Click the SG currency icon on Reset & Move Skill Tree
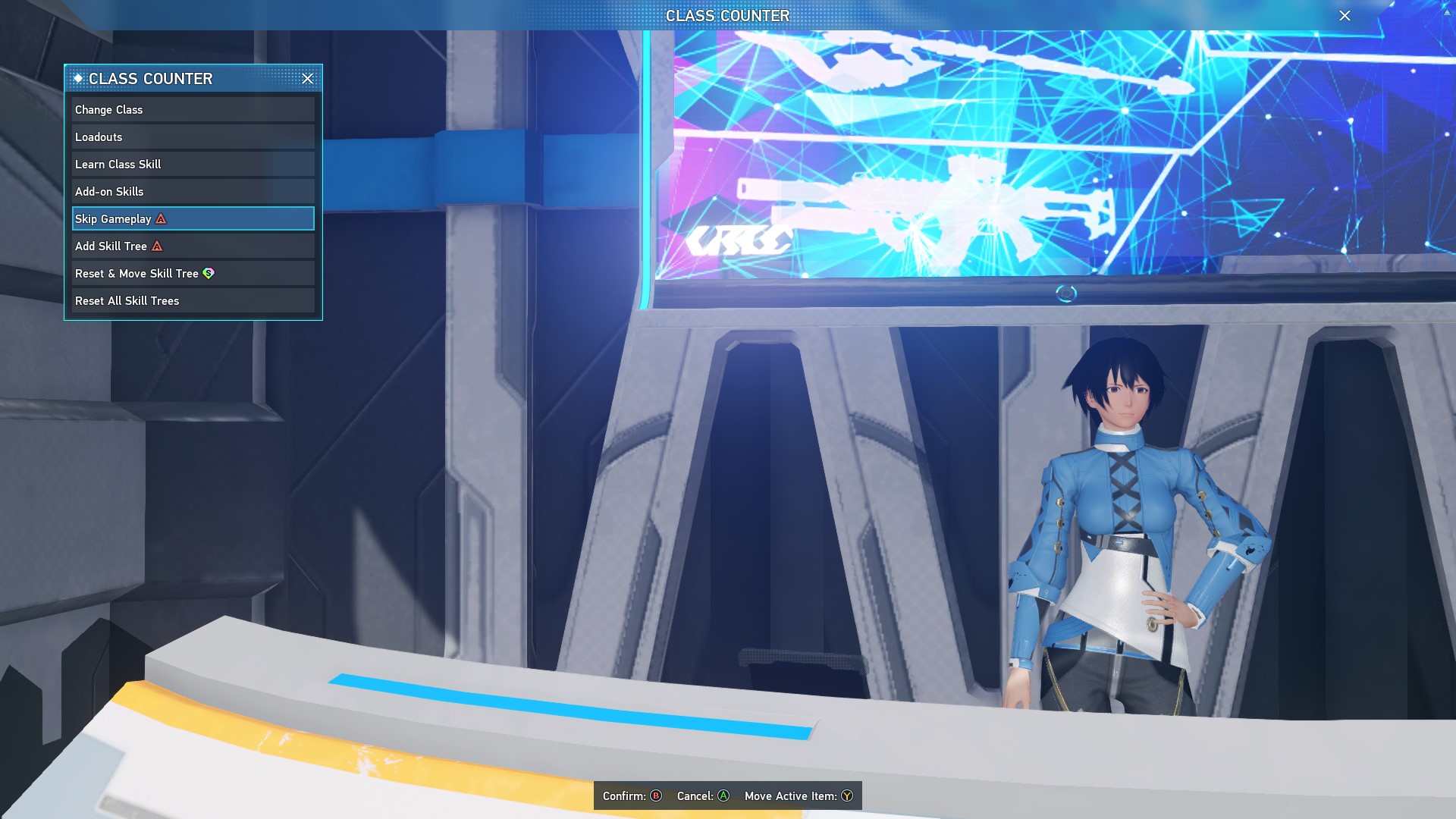1456x819 pixels. click(x=209, y=273)
